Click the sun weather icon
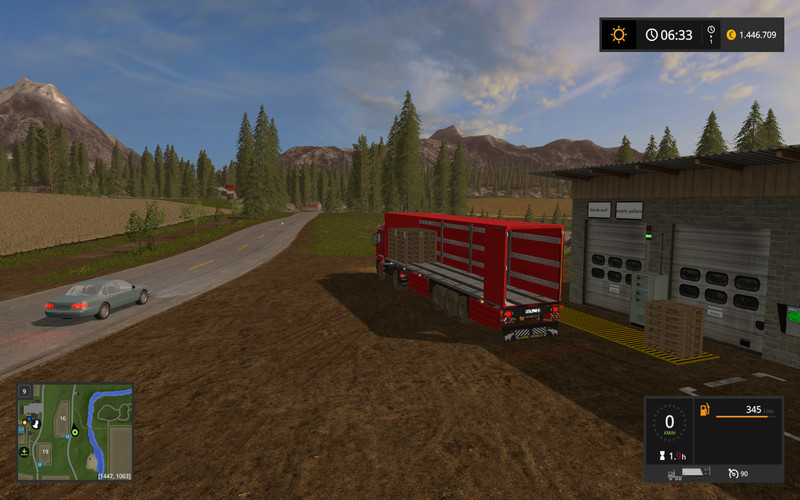 point(619,35)
